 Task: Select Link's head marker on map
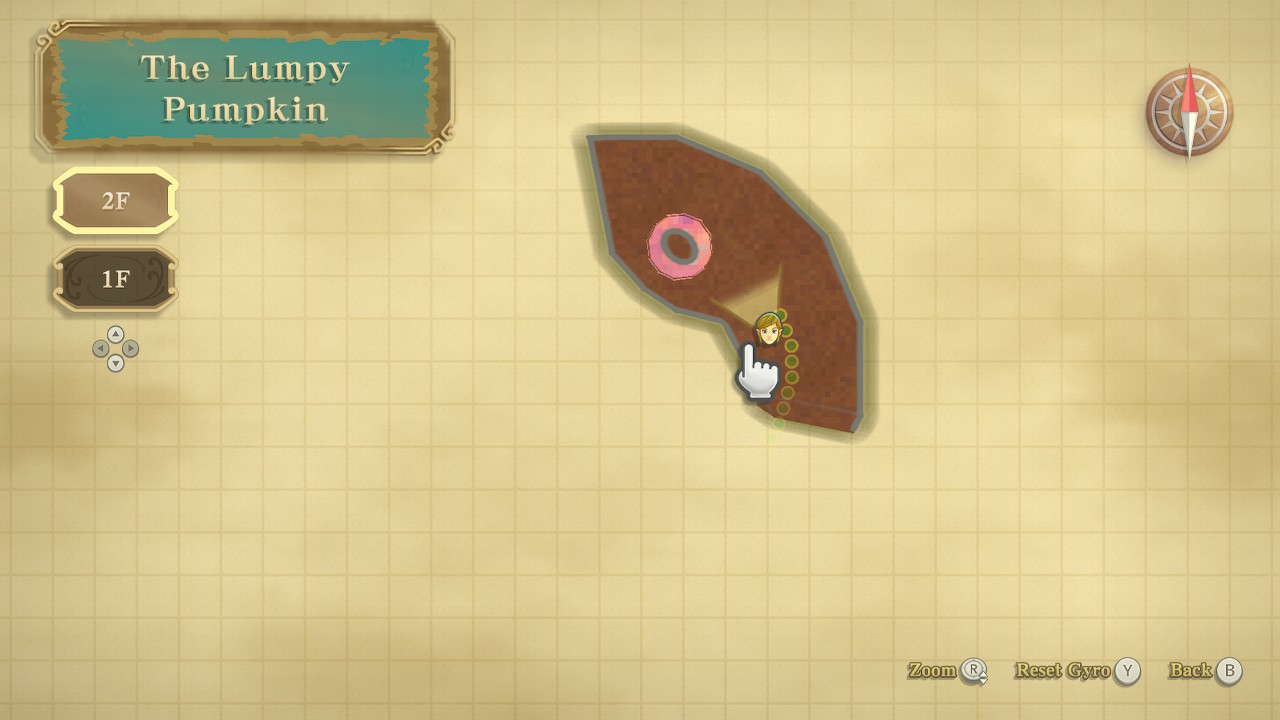(768, 329)
